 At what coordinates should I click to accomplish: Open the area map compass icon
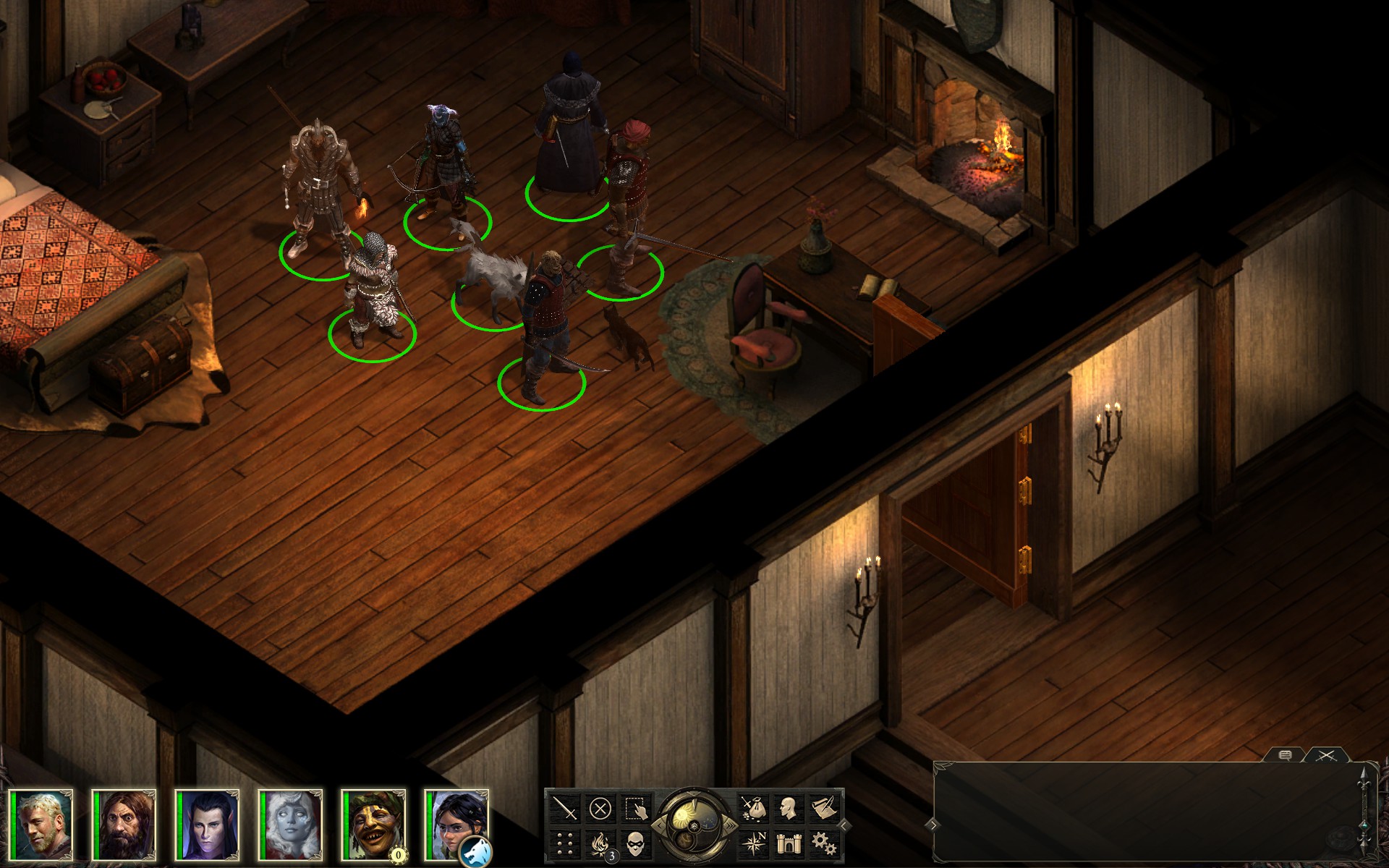pos(753,843)
